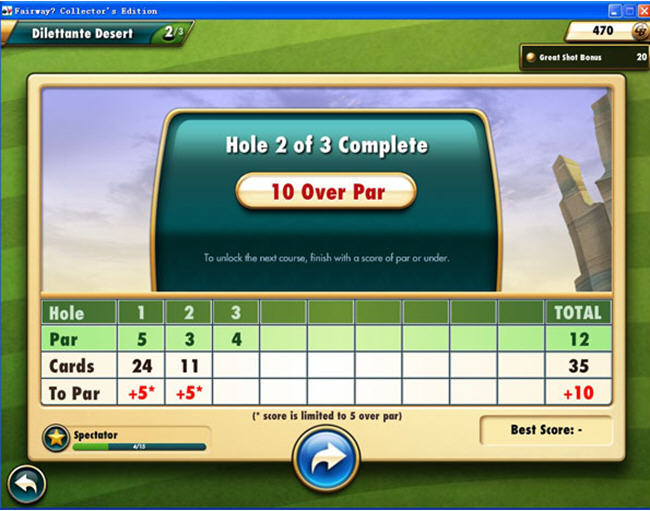Maximize the game window

tap(628, 9)
